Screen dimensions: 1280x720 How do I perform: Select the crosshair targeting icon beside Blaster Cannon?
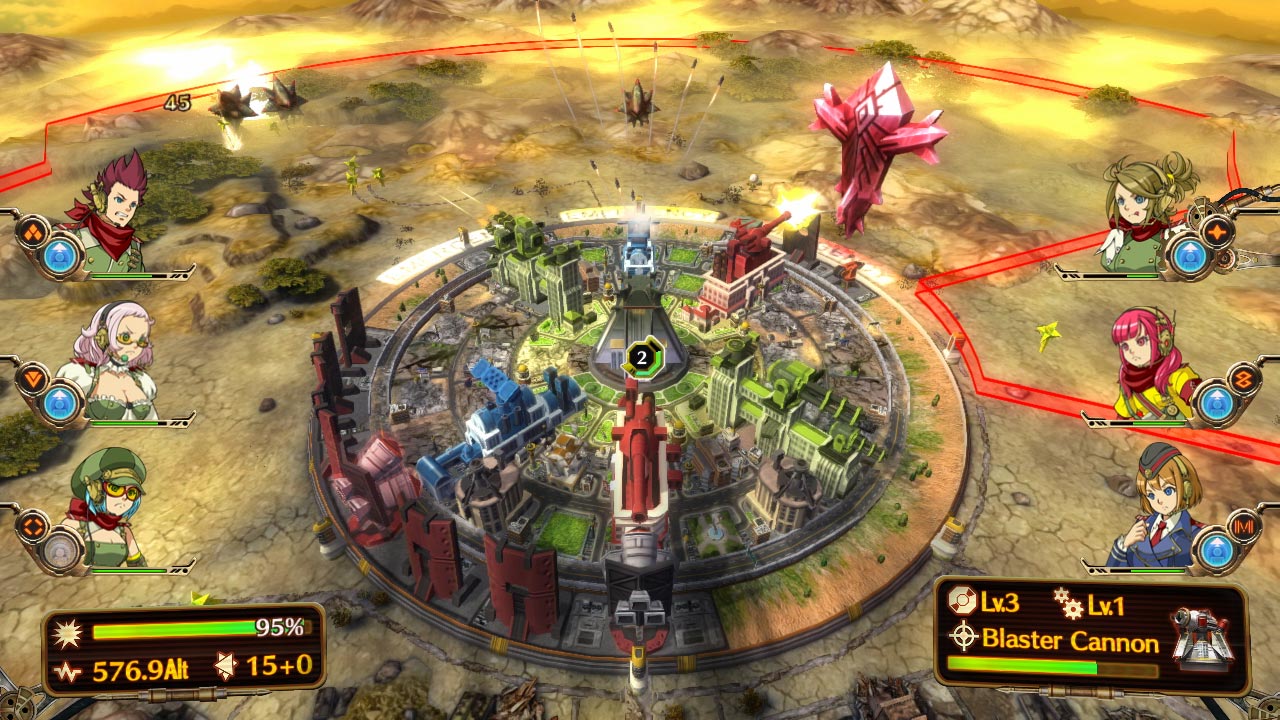point(963,636)
